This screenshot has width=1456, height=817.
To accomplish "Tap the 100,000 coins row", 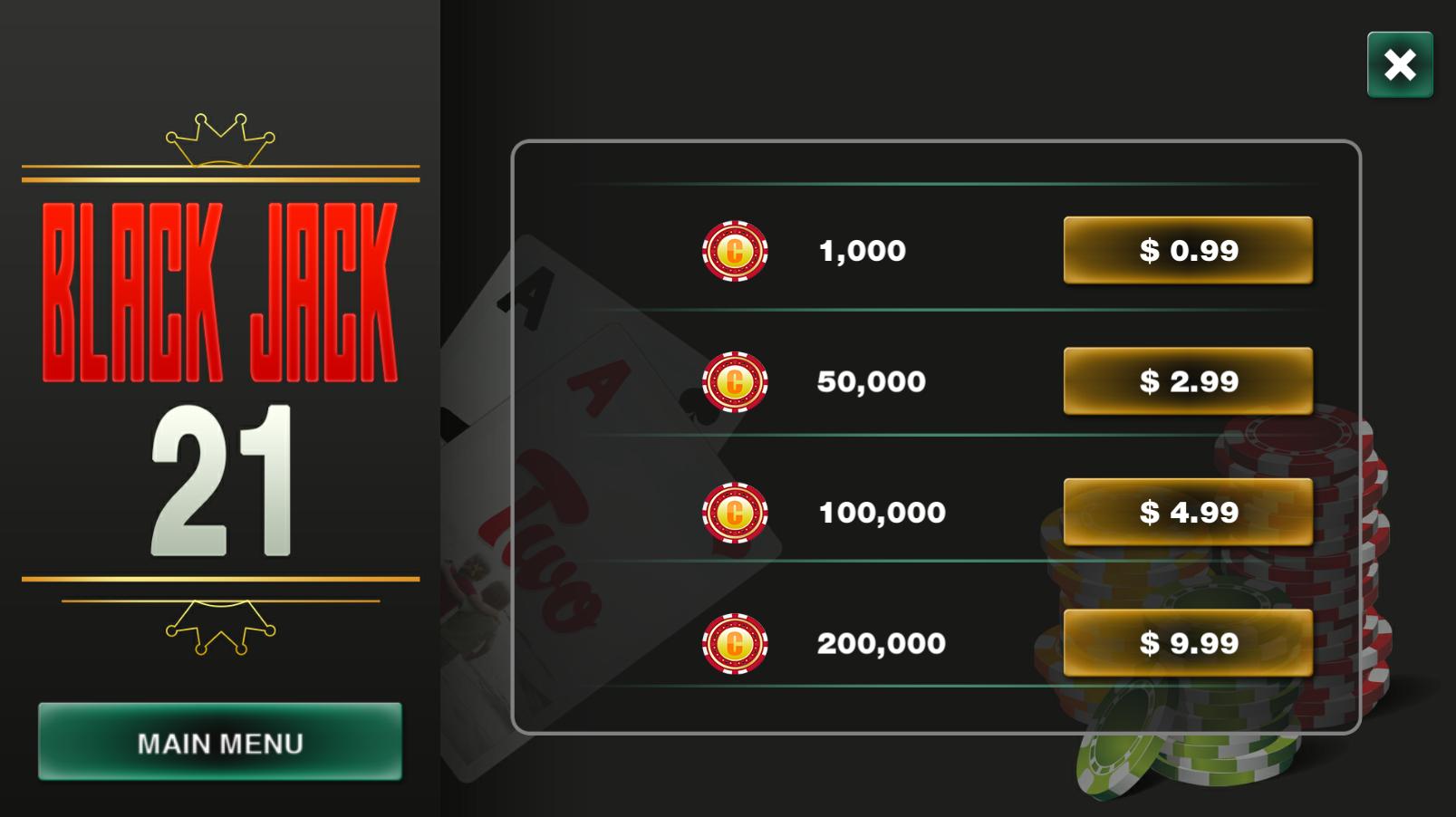I will [x=881, y=512].
